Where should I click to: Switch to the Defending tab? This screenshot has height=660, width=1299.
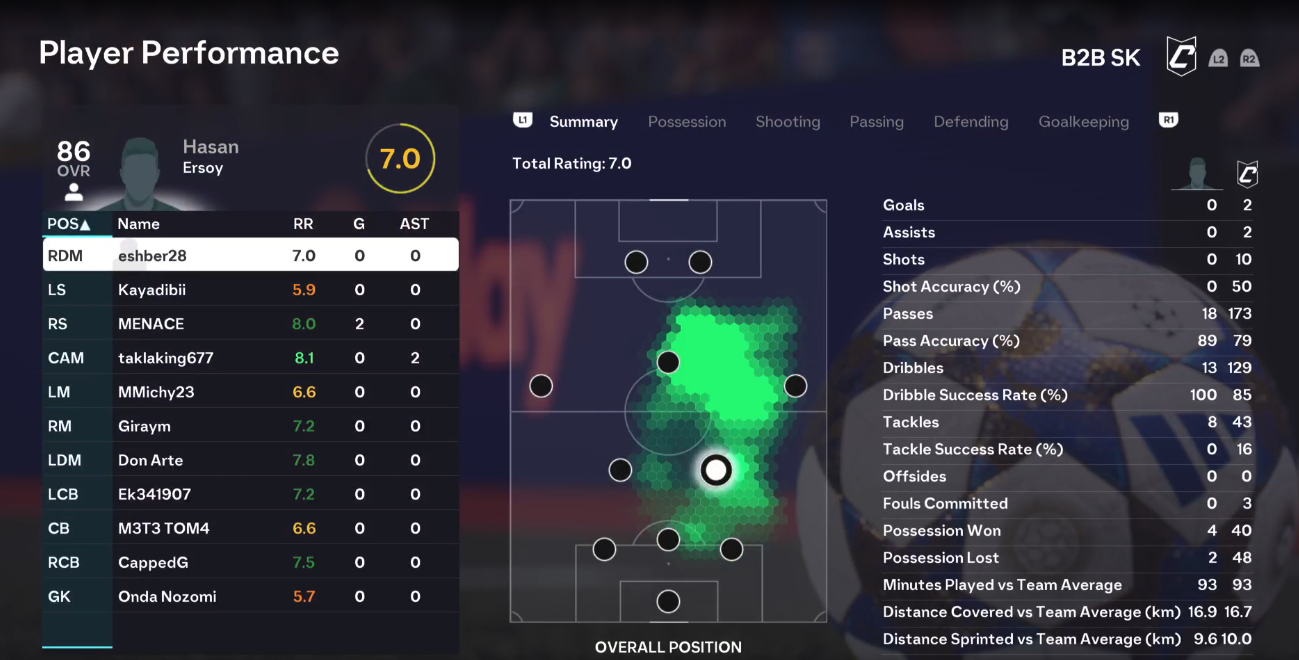pos(971,122)
